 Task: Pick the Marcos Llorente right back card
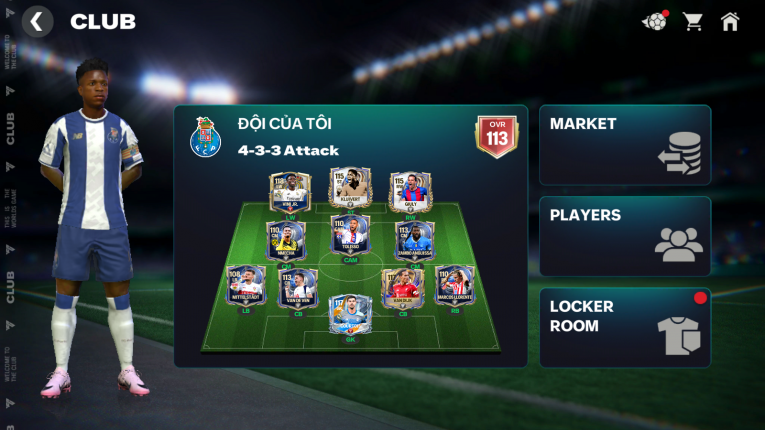(x=454, y=286)
